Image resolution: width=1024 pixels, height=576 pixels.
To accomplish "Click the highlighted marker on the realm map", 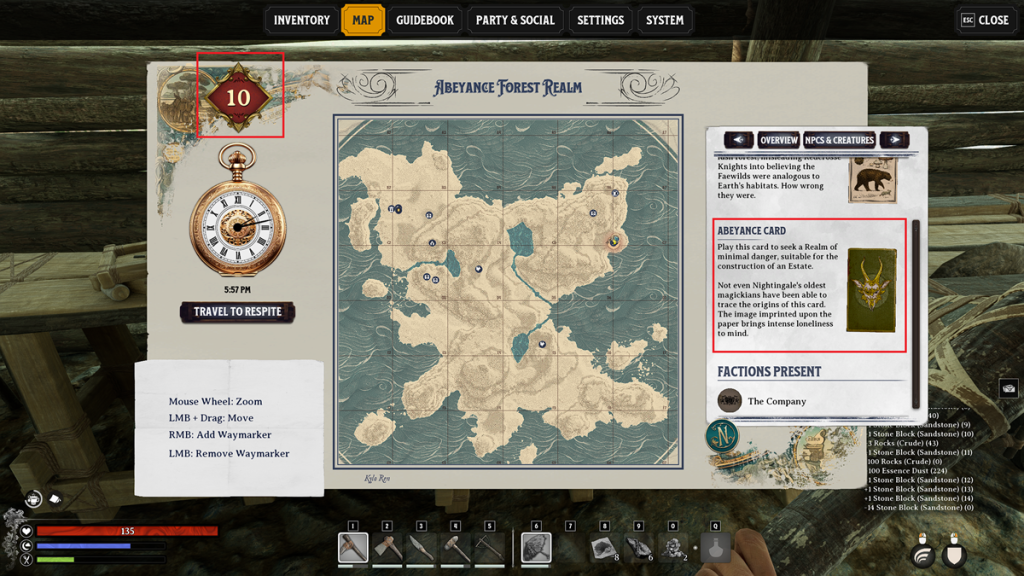I will (614, 240).
